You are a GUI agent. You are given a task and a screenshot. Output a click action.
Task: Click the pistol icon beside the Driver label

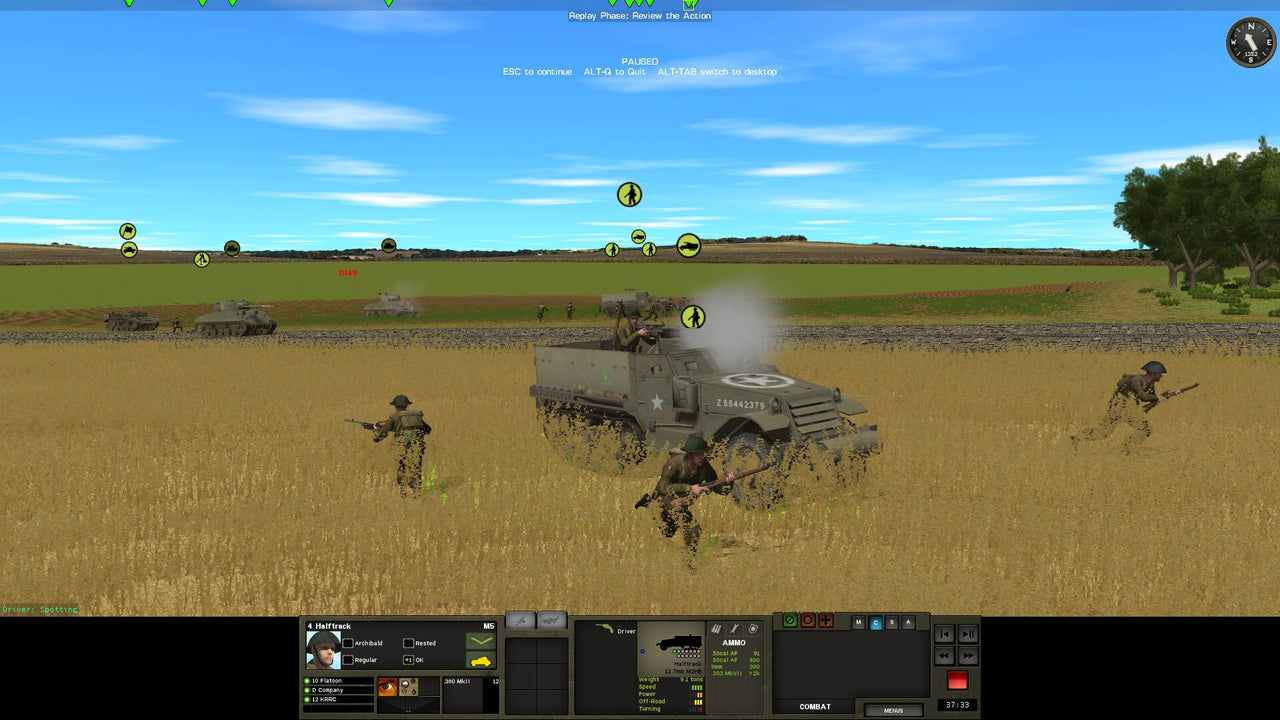coord(604,628)
